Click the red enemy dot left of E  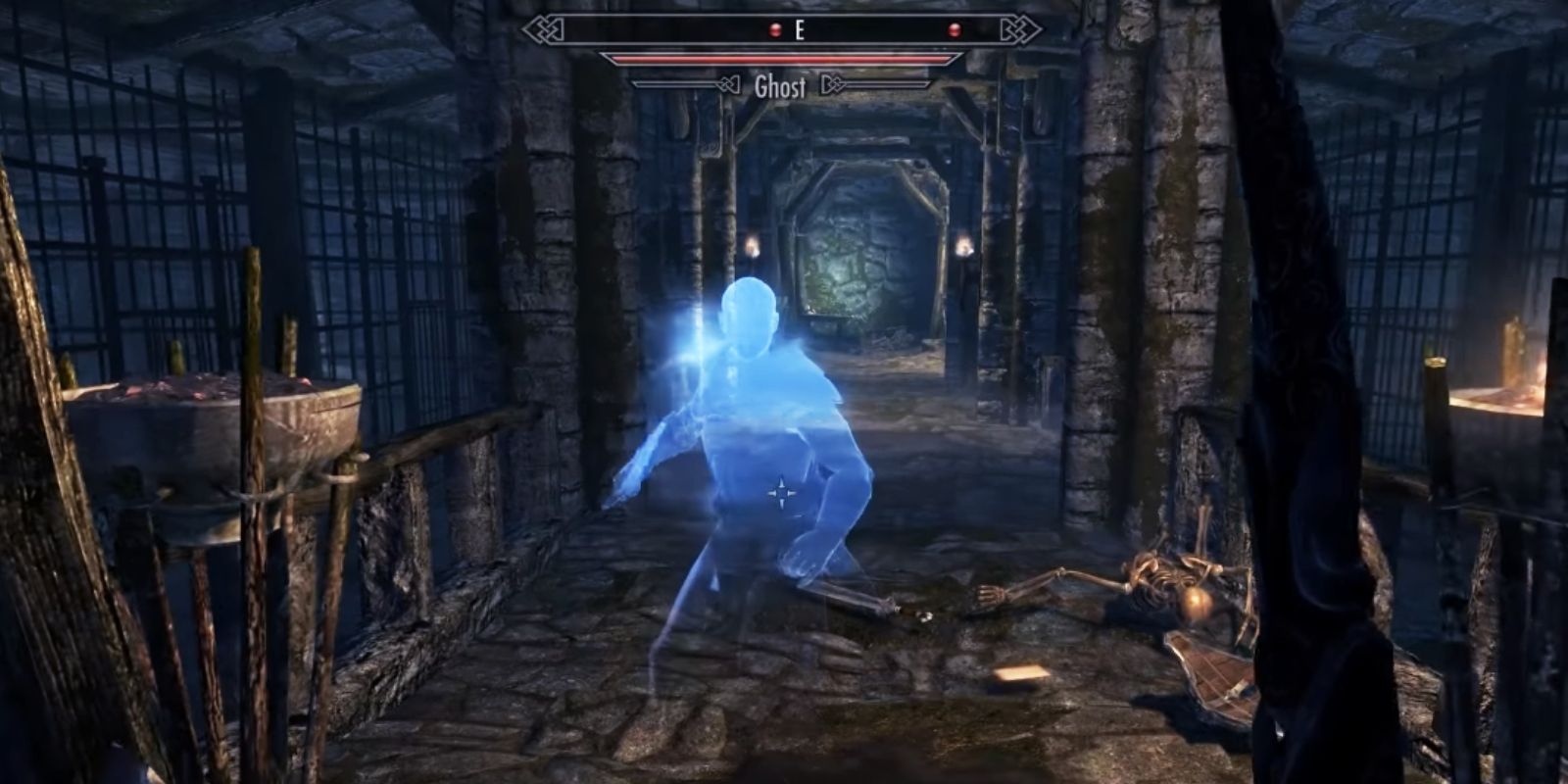point(774,27)
